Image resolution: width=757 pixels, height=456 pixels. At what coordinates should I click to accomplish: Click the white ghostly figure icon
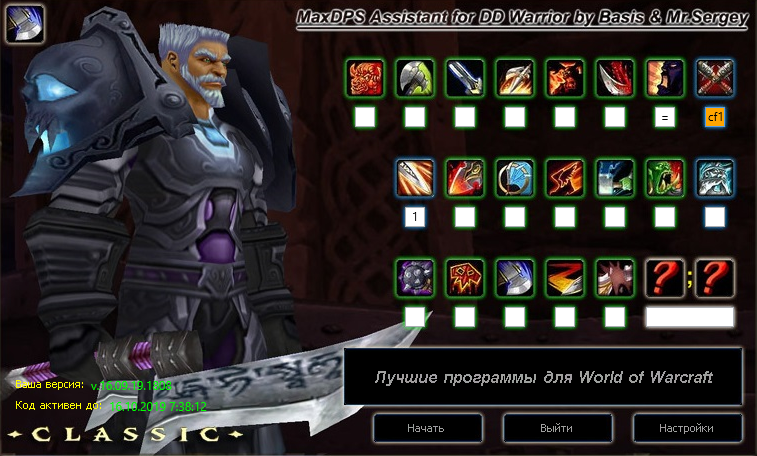pyautogui.click(x=715, y=177)
